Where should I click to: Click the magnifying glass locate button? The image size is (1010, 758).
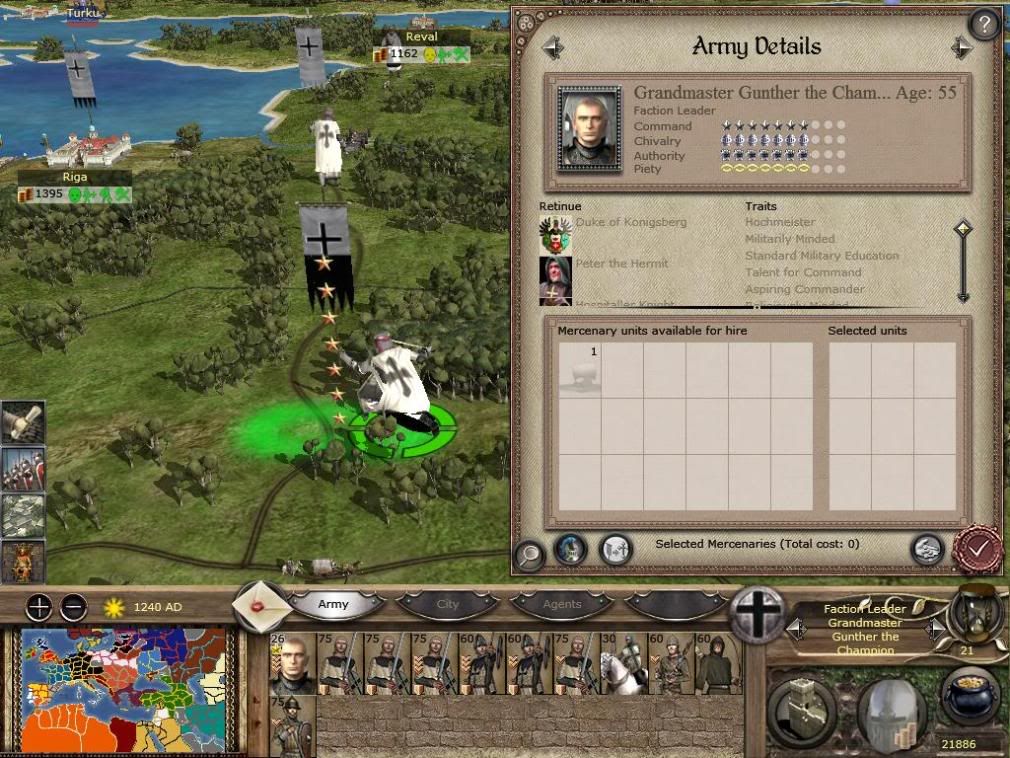point(529,554)
